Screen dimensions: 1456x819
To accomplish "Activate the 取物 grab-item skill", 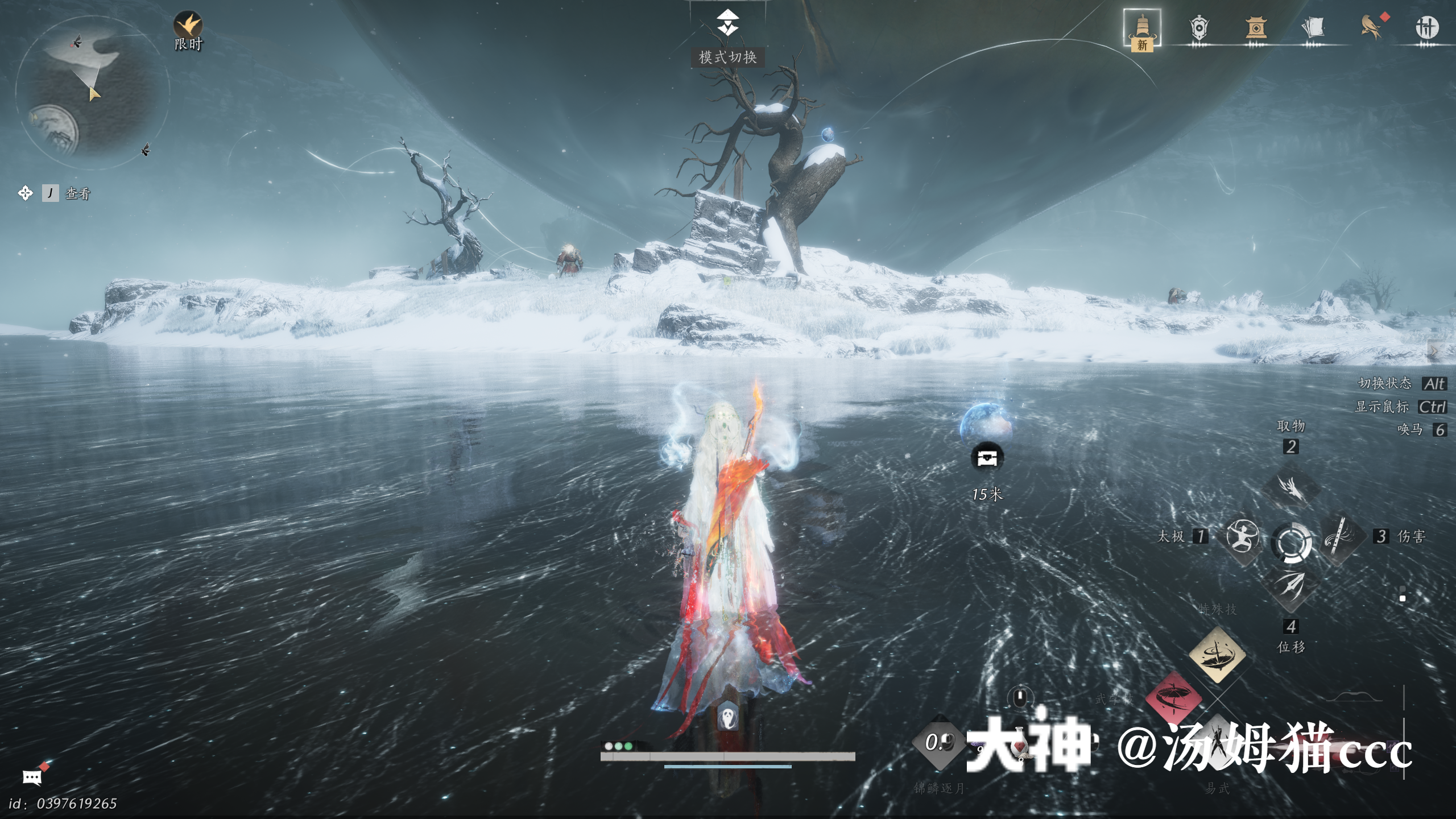I will click(1291, 487).
